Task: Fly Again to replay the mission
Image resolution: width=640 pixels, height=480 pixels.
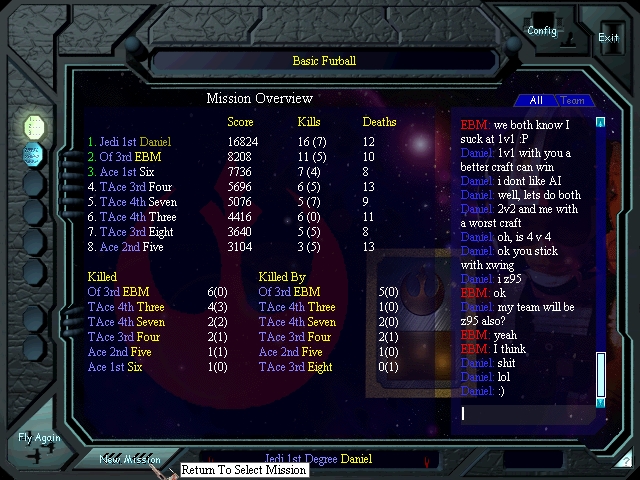Action: click(40, 444)
